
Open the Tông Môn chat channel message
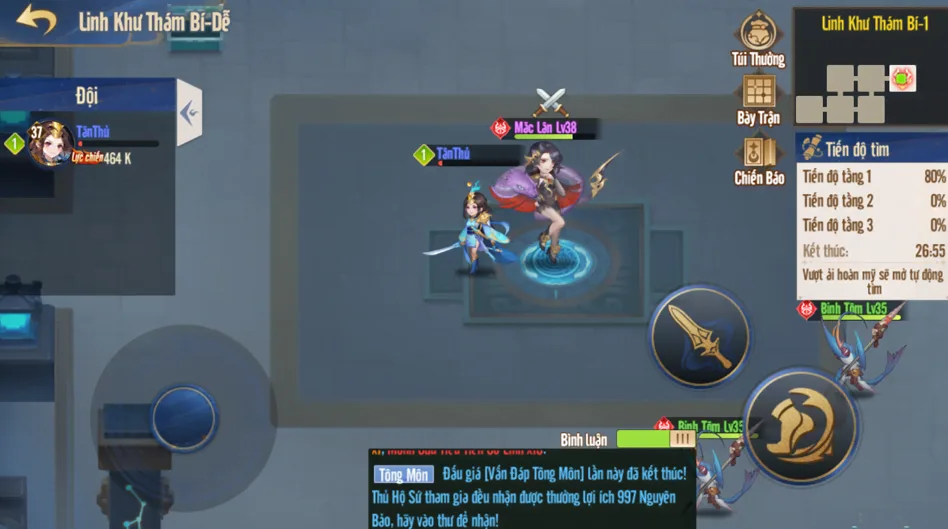coord(402,476)
